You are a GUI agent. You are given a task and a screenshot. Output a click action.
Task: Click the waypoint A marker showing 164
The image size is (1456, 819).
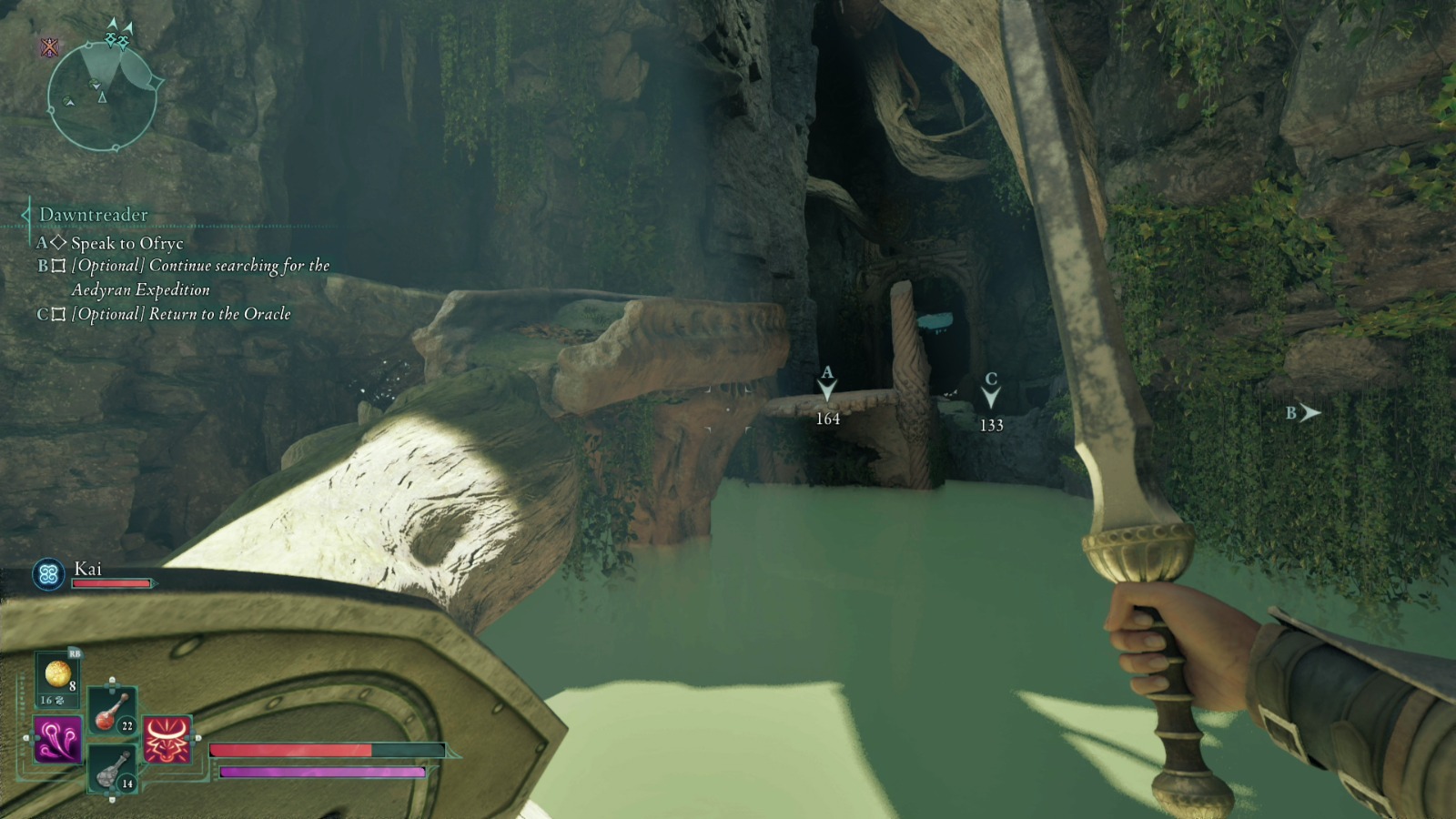click(x=826, y=393)
